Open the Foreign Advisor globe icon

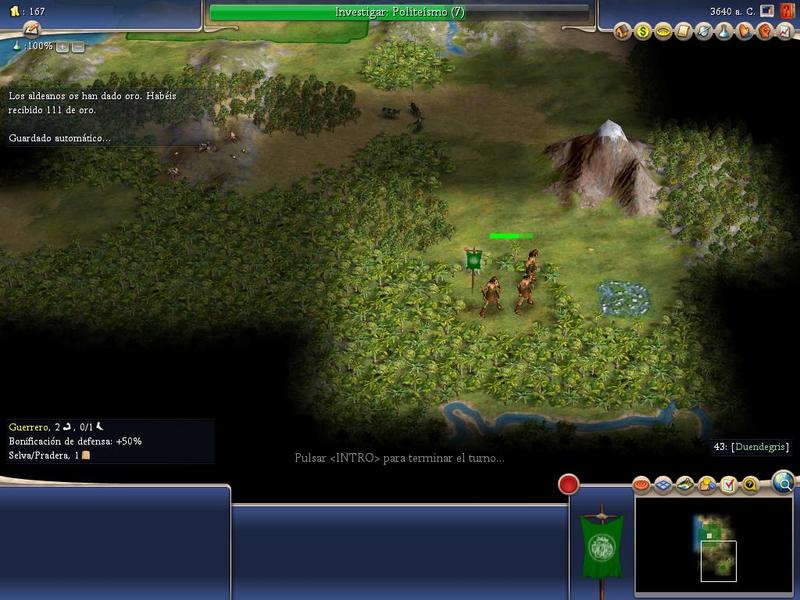[704, 31]
